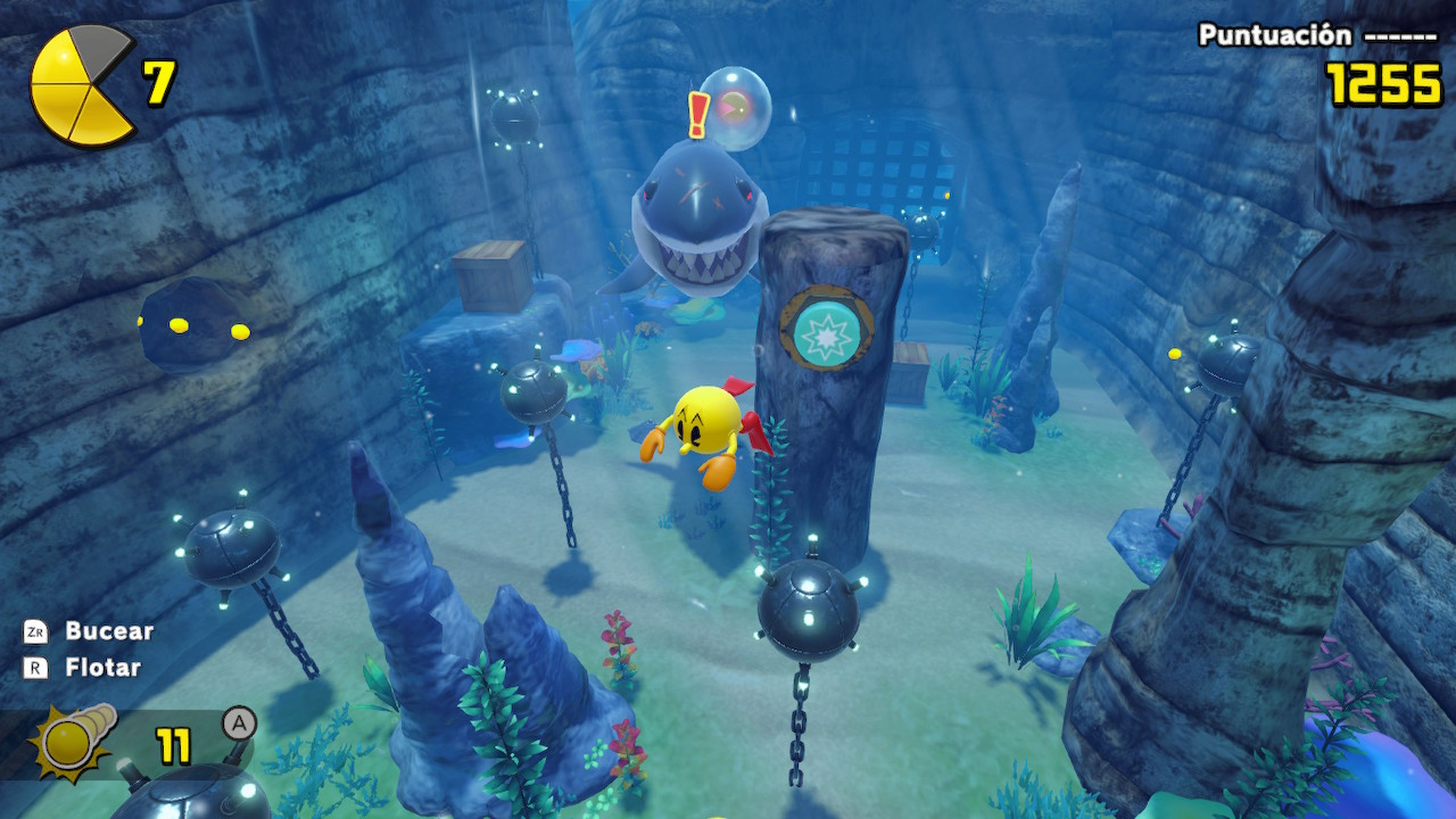Click the lives count number 7

[x=159, y=82]
